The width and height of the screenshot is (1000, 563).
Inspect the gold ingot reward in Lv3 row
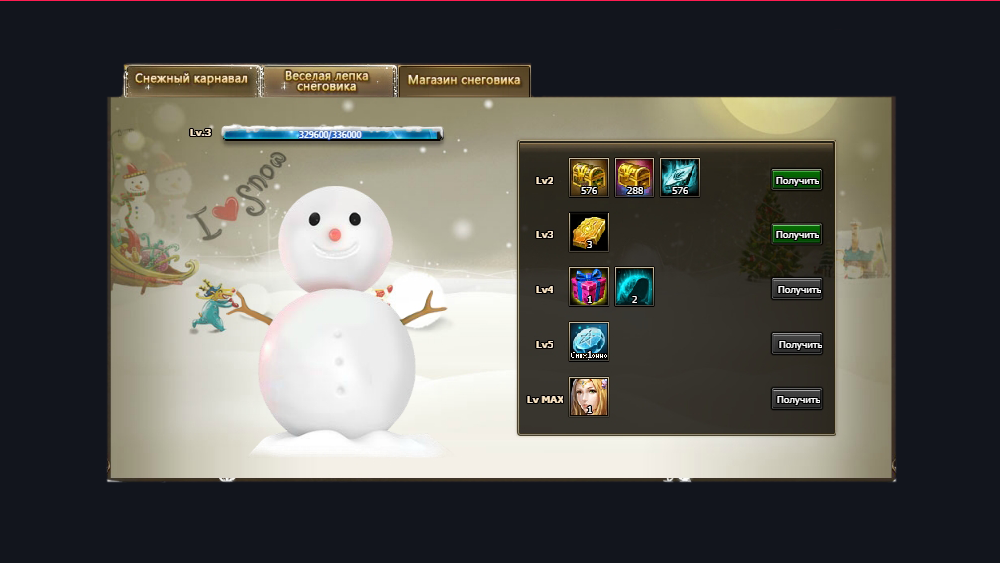tap(589, 233)
